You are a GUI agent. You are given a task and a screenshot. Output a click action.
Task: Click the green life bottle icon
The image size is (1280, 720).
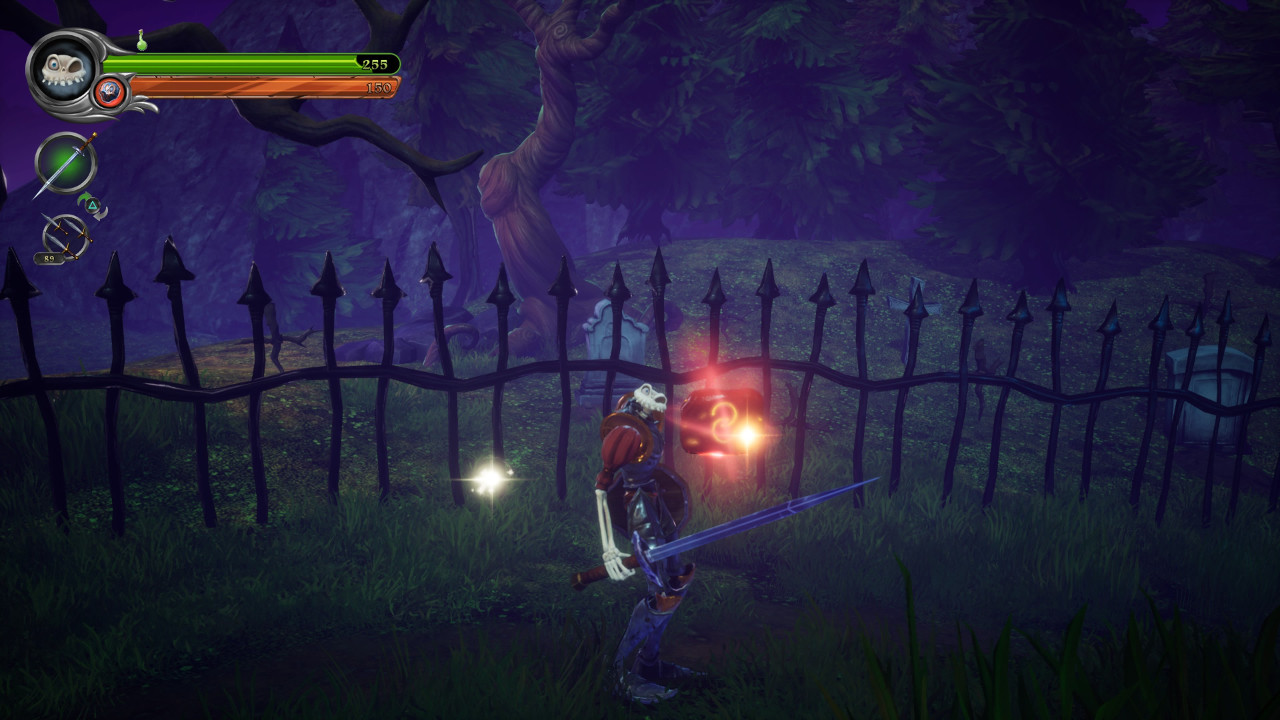143,41
